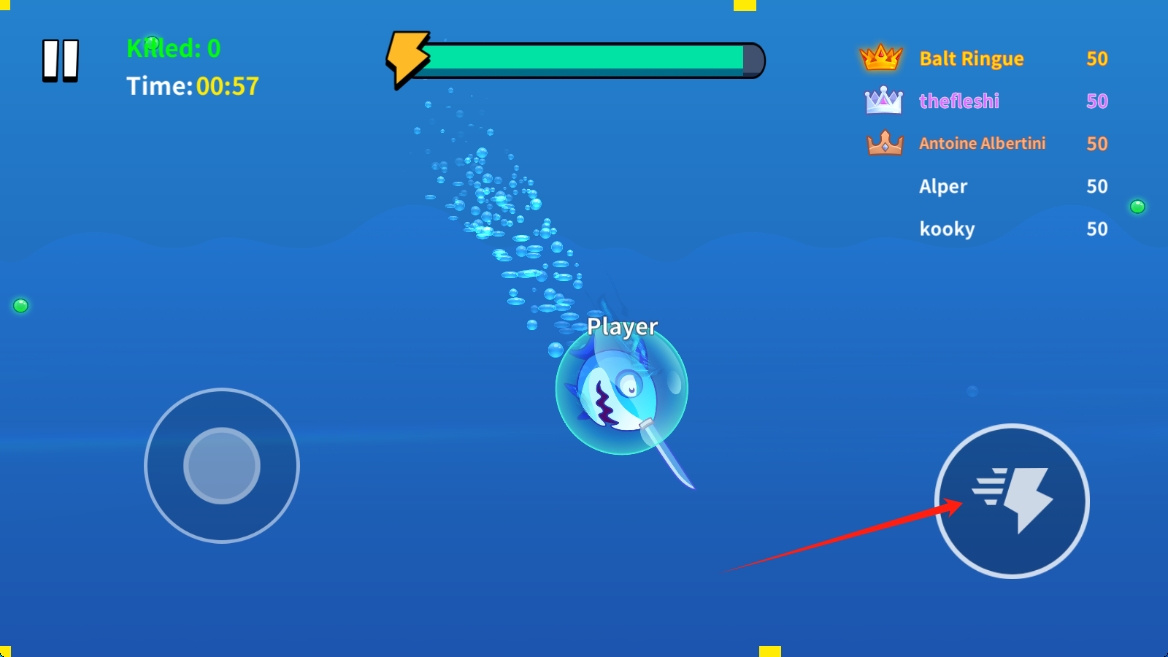Select thefleshi in the leaderboard
The width and height of the screenshot is (1168, 657).
tap(958, 101)
